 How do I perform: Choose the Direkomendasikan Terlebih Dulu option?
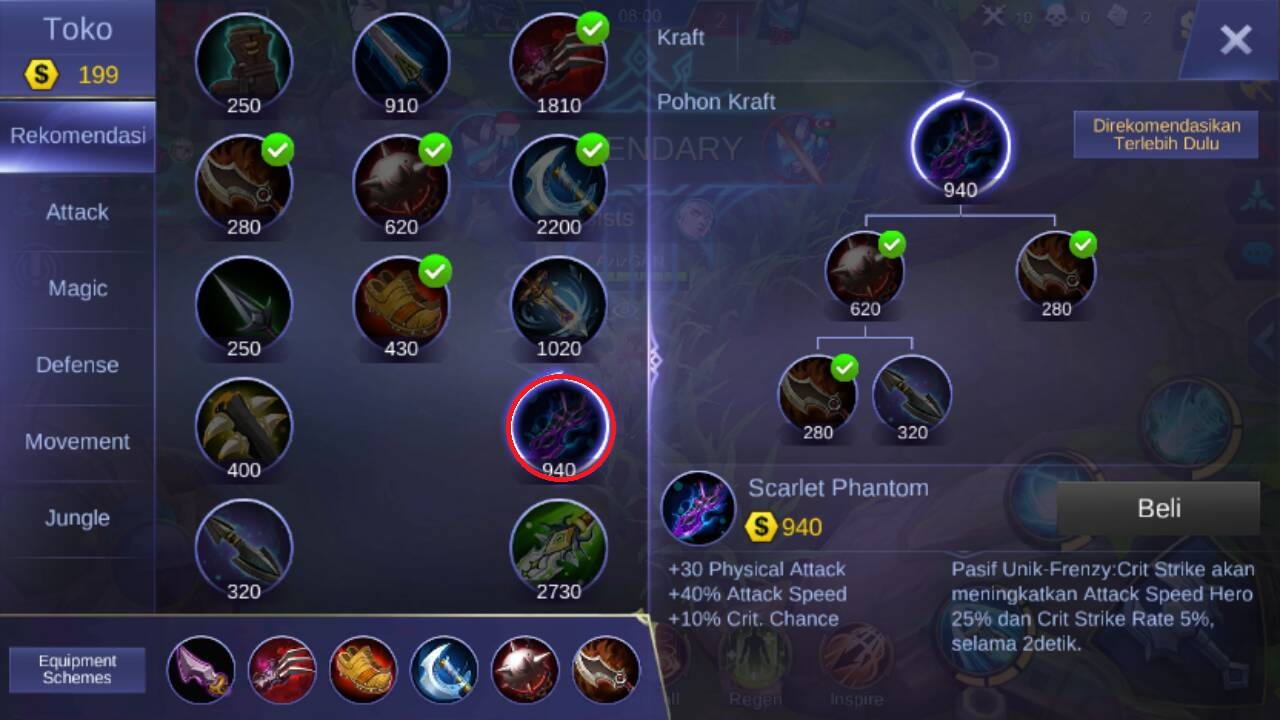[x=1165, y=134]
